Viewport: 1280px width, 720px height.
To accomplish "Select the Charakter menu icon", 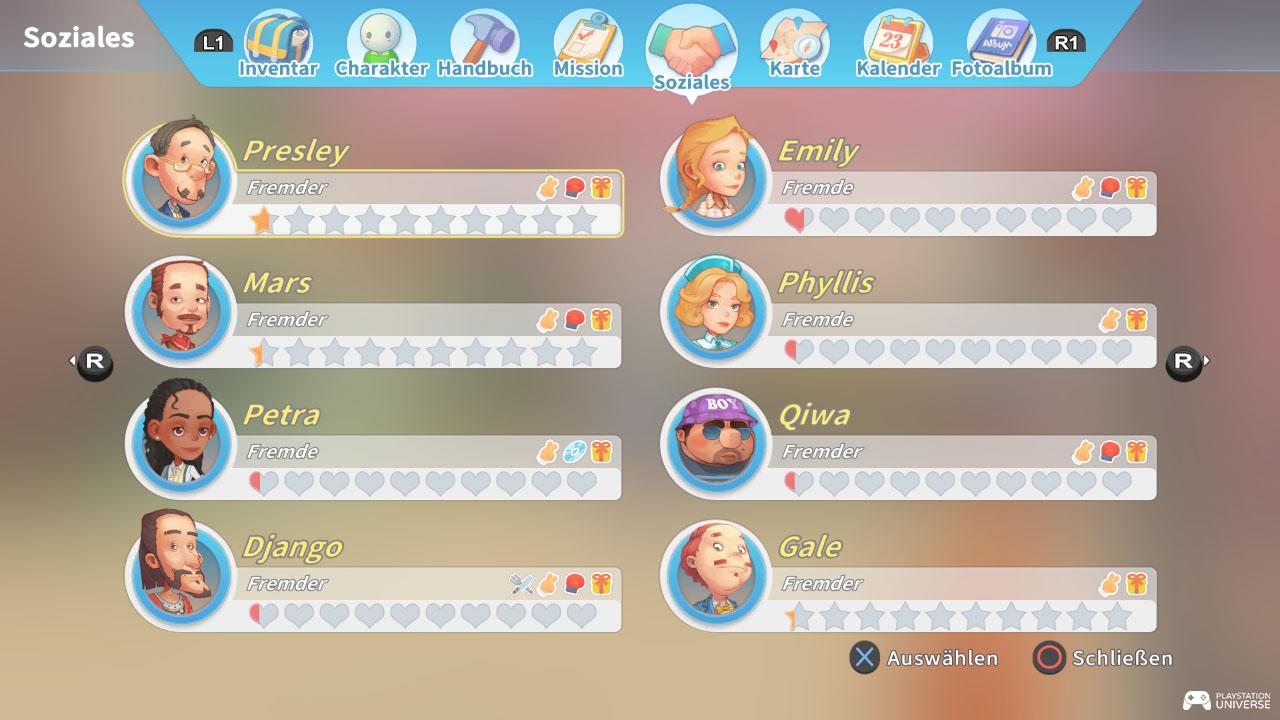I will point(382,38).
